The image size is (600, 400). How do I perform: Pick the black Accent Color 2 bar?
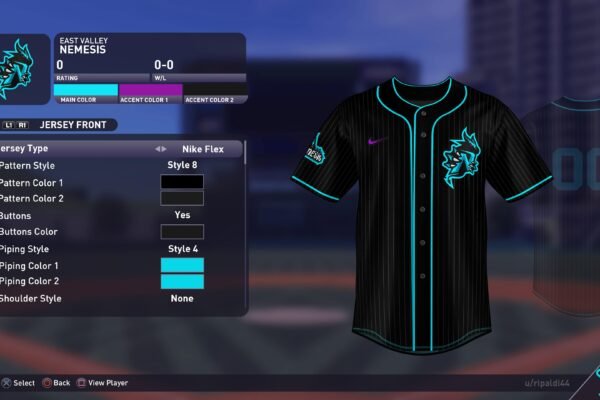coord(214,90)
